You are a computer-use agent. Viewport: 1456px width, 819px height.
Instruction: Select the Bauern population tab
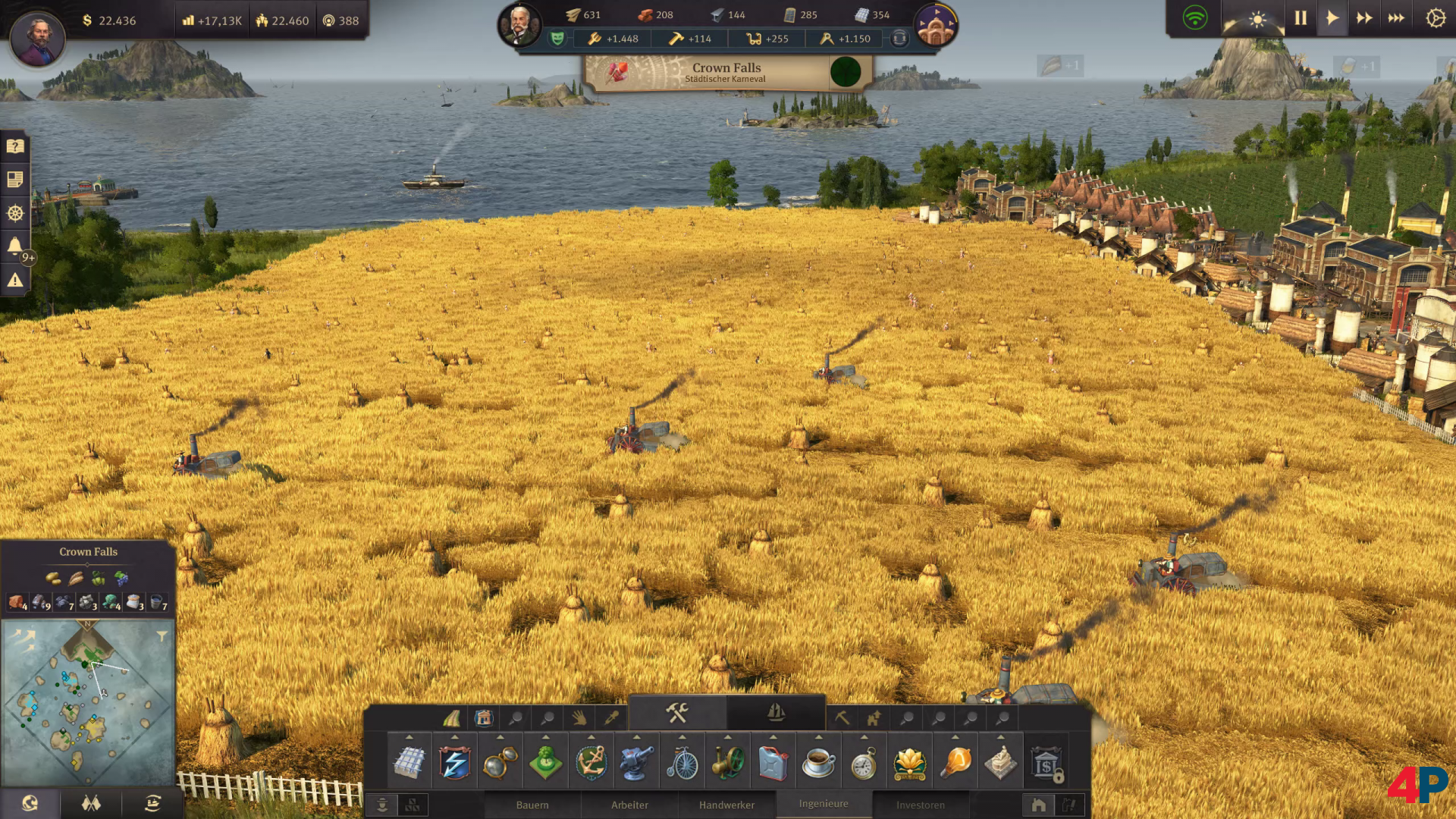(x=532, y=805)
